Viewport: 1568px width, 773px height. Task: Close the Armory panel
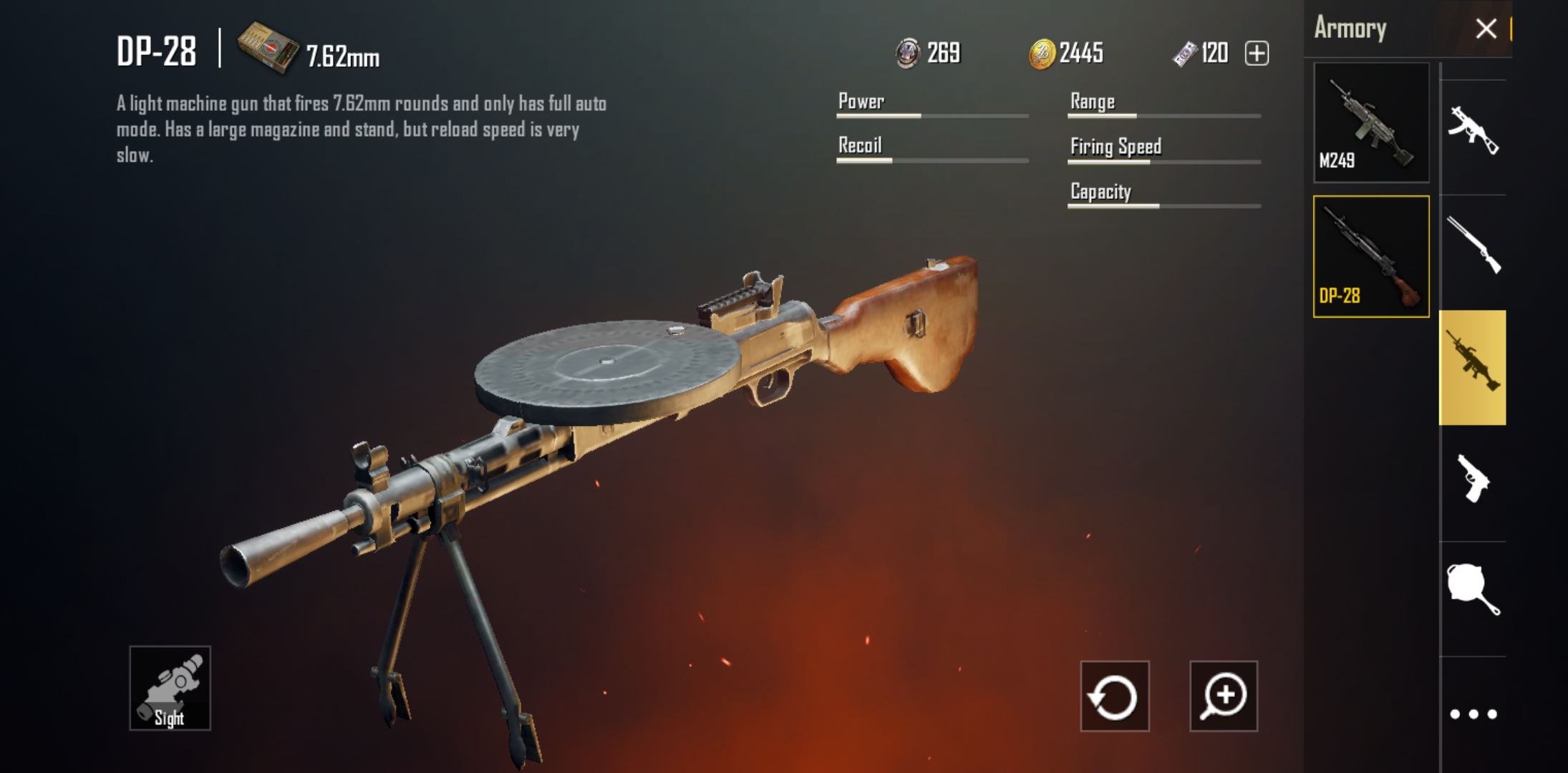(1486, 29)
